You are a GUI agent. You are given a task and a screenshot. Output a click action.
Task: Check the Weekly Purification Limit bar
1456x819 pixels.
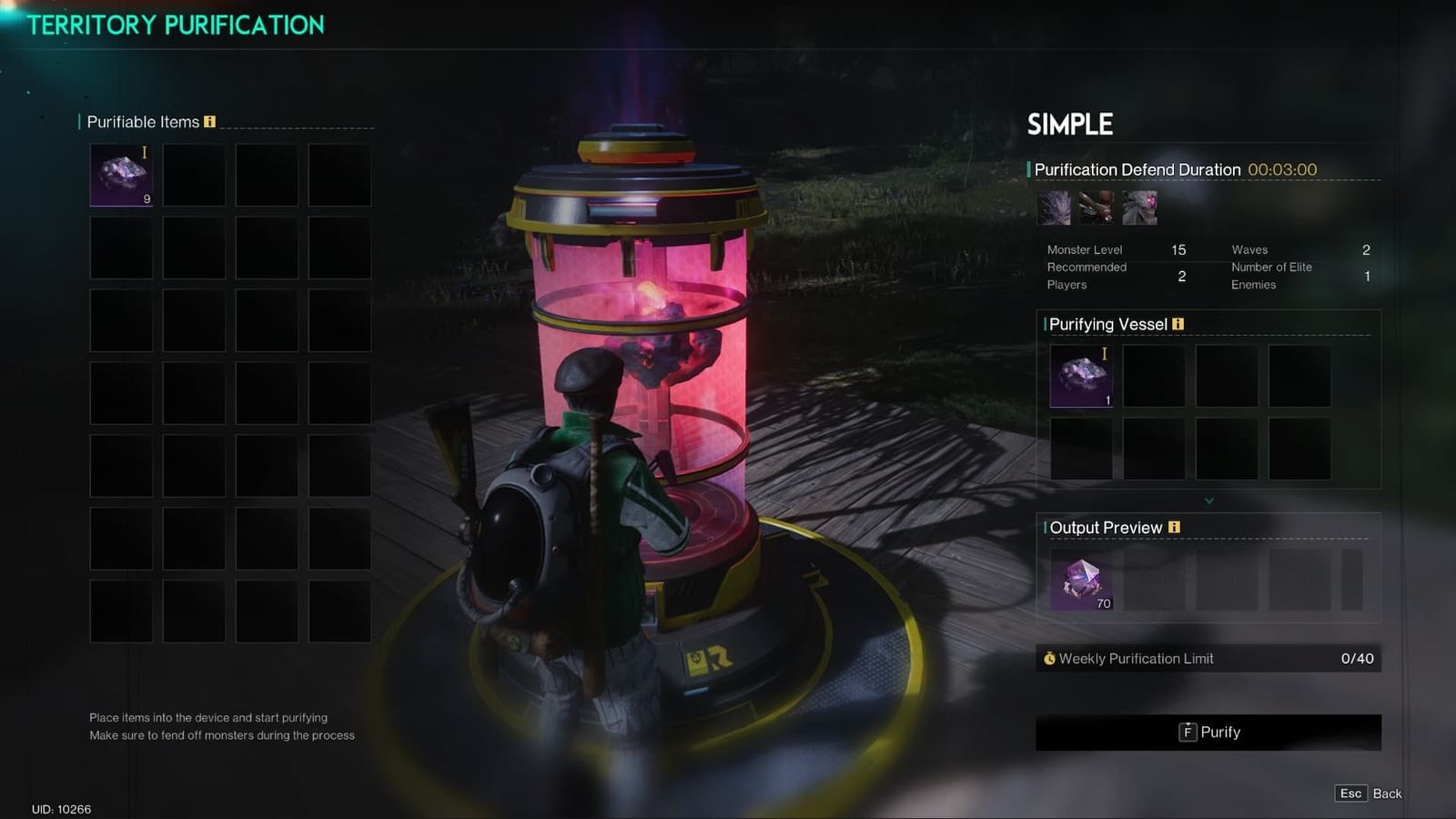tap(1208, 658)
